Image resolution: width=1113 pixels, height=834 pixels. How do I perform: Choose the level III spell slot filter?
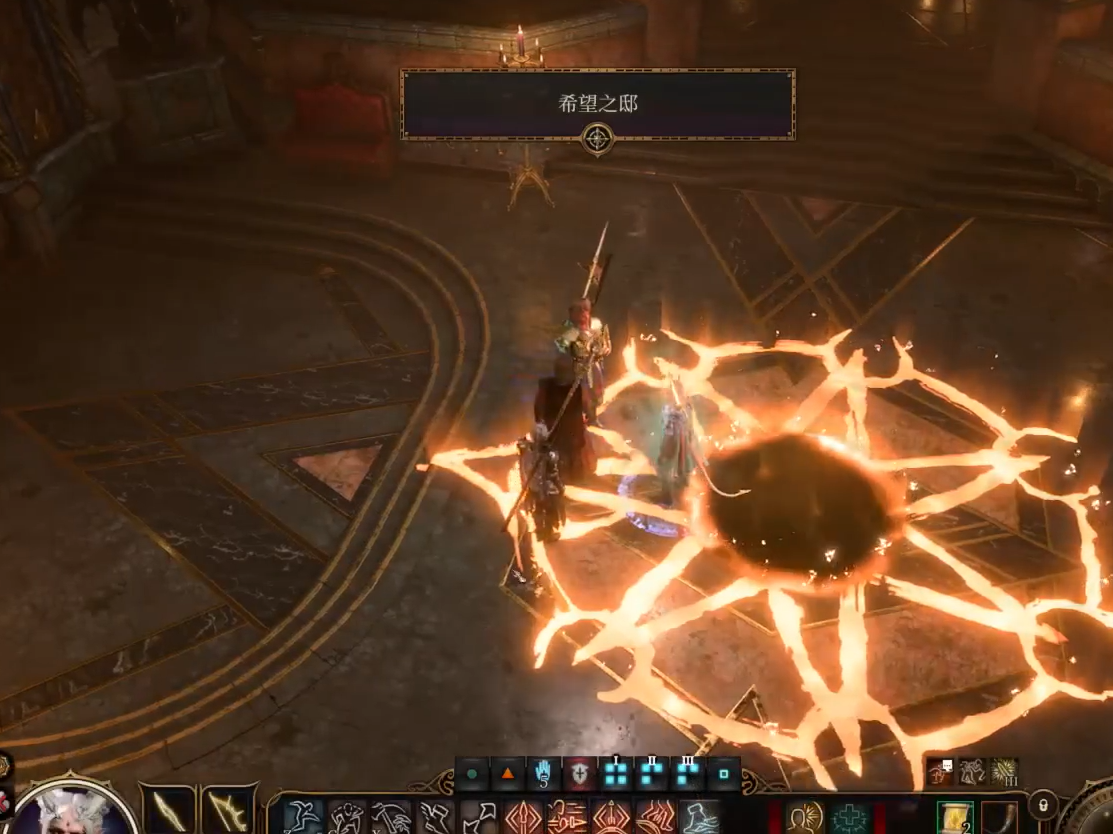coord(688,774)
